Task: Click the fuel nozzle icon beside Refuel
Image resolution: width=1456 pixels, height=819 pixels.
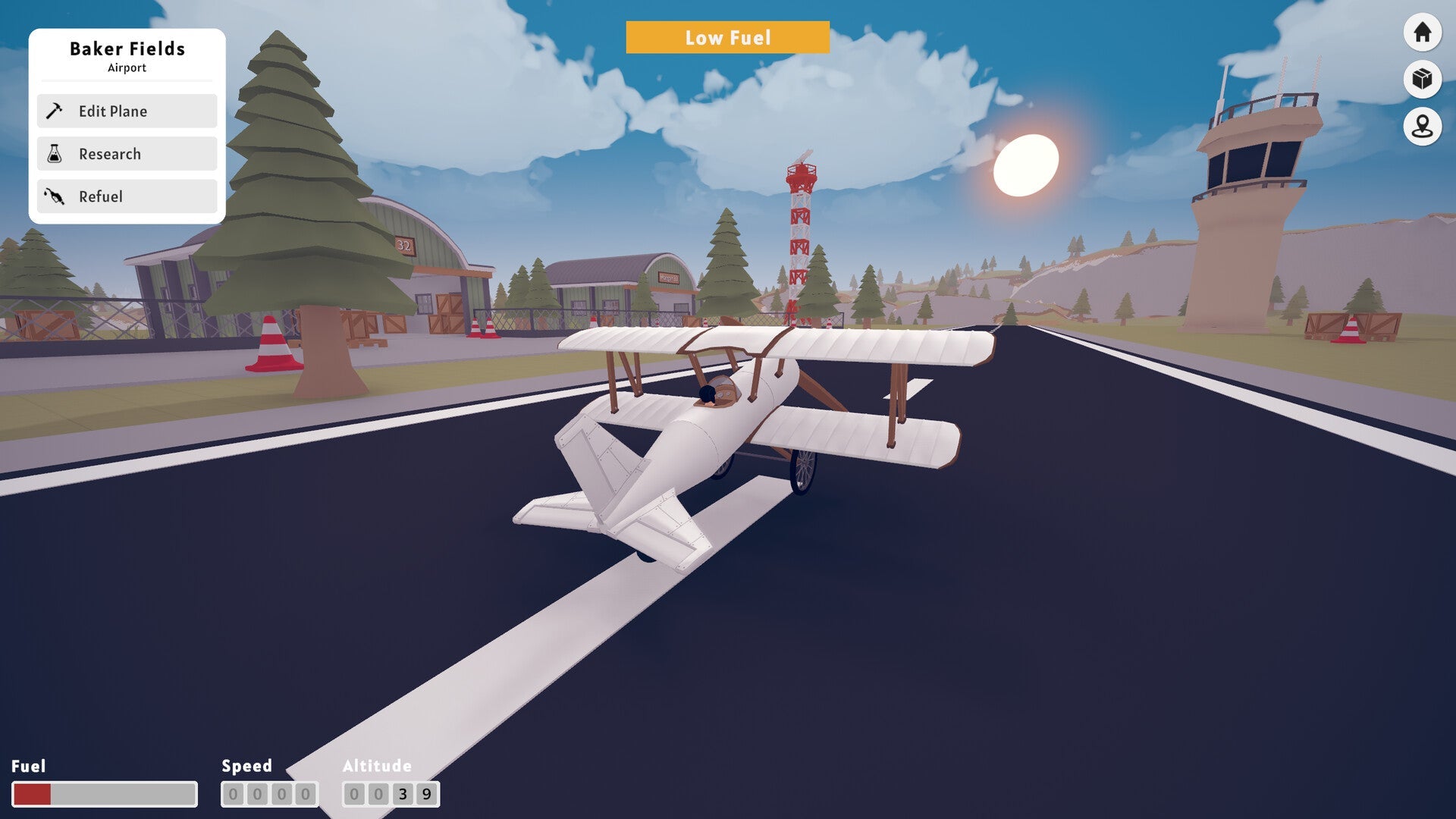Action: [x=55, y=196]
